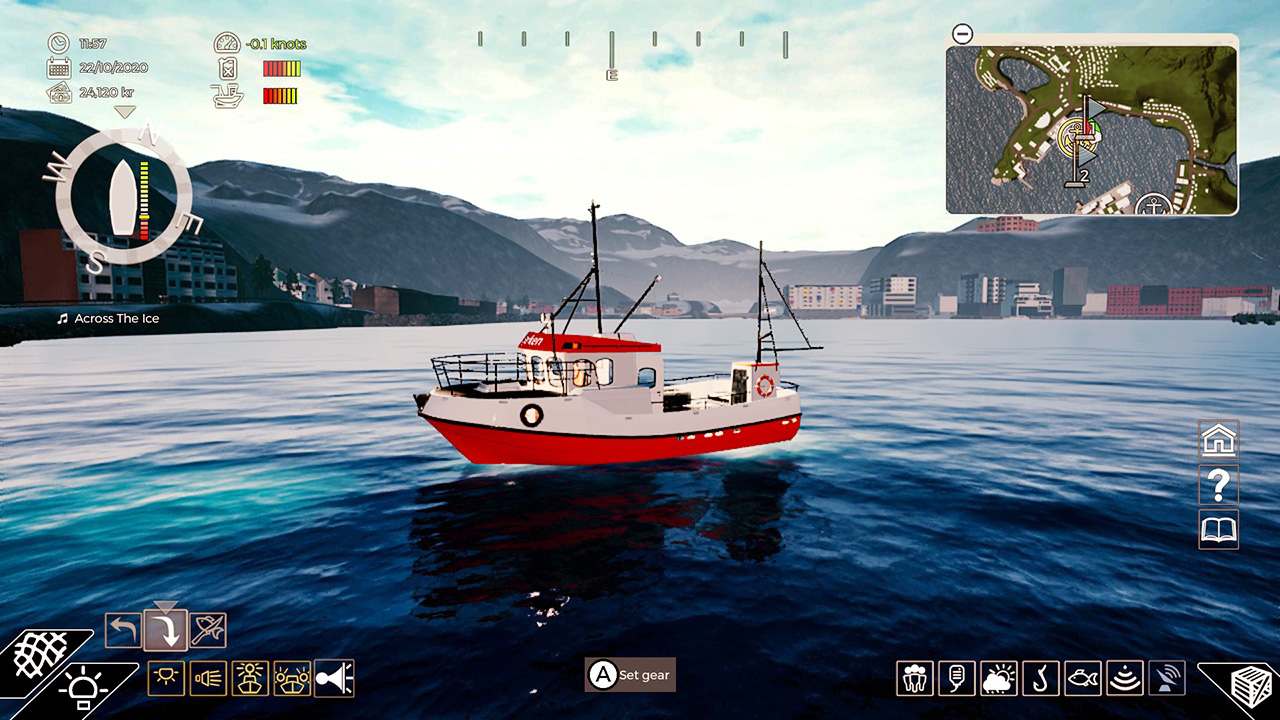Toggle the navigation lamp icon

pos(165,678)
